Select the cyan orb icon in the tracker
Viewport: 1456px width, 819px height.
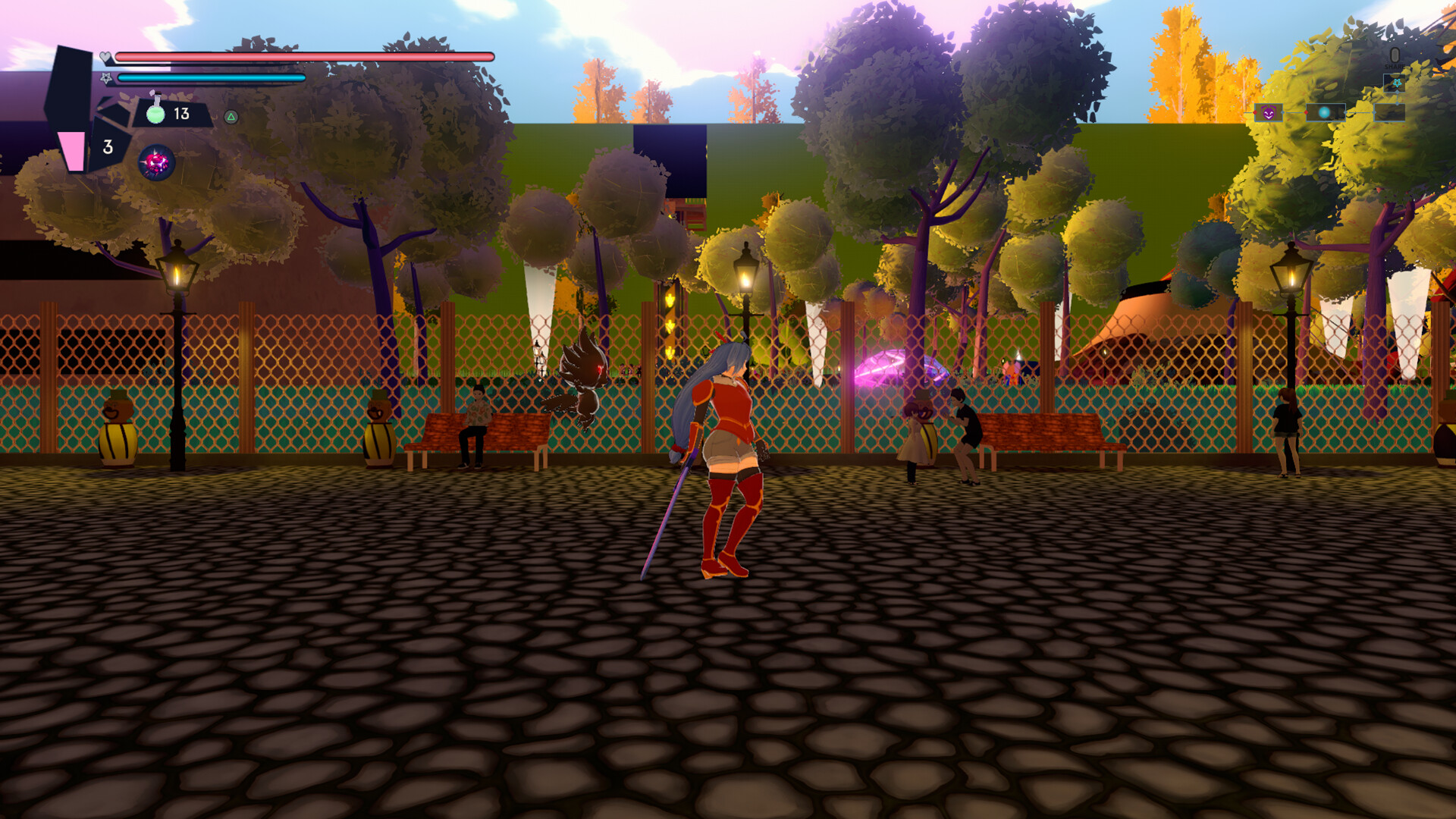(1325, 113)
